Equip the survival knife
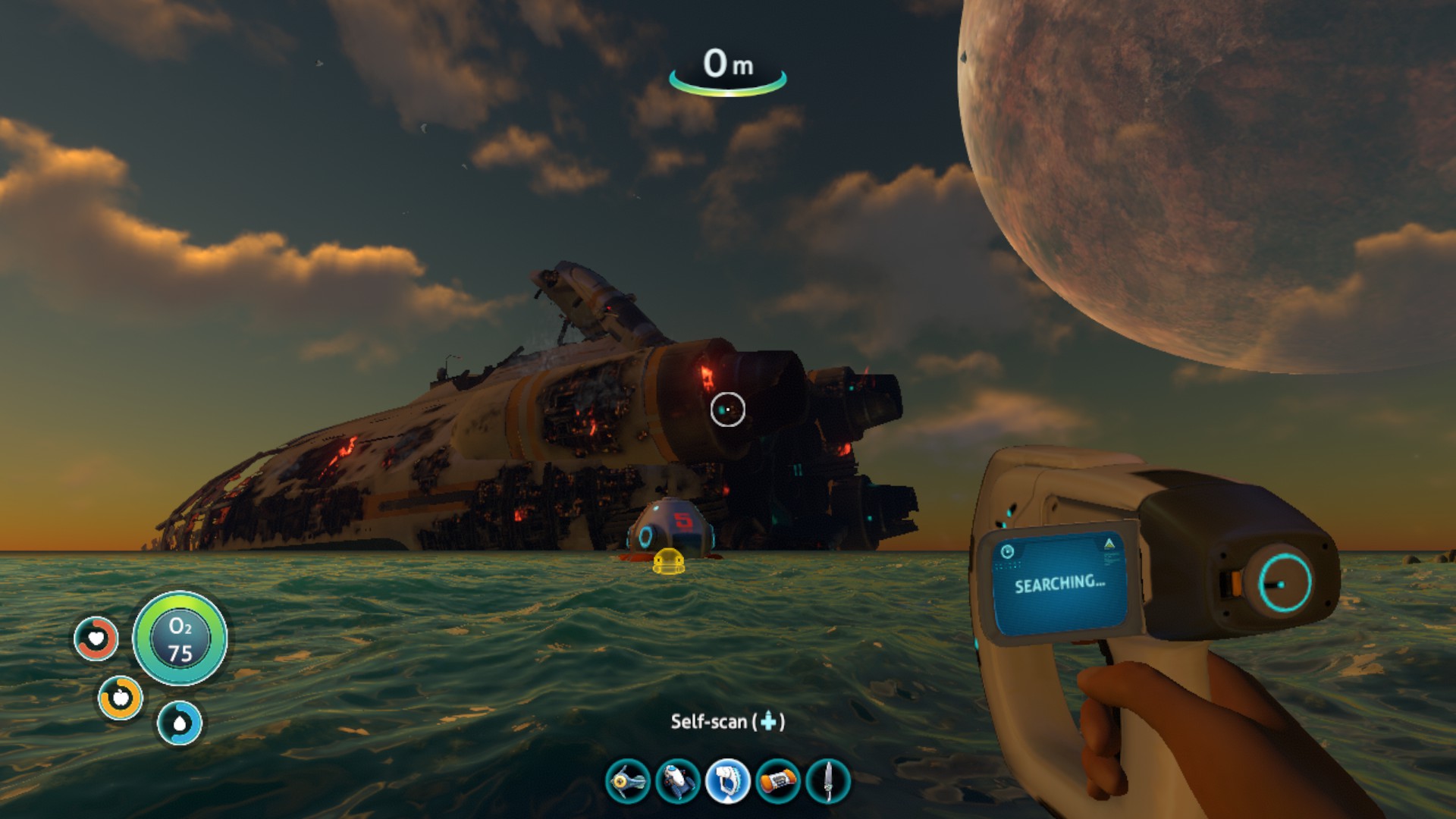Image resolution: width=1456 pixels, height=819 pixels. [827, 781]
